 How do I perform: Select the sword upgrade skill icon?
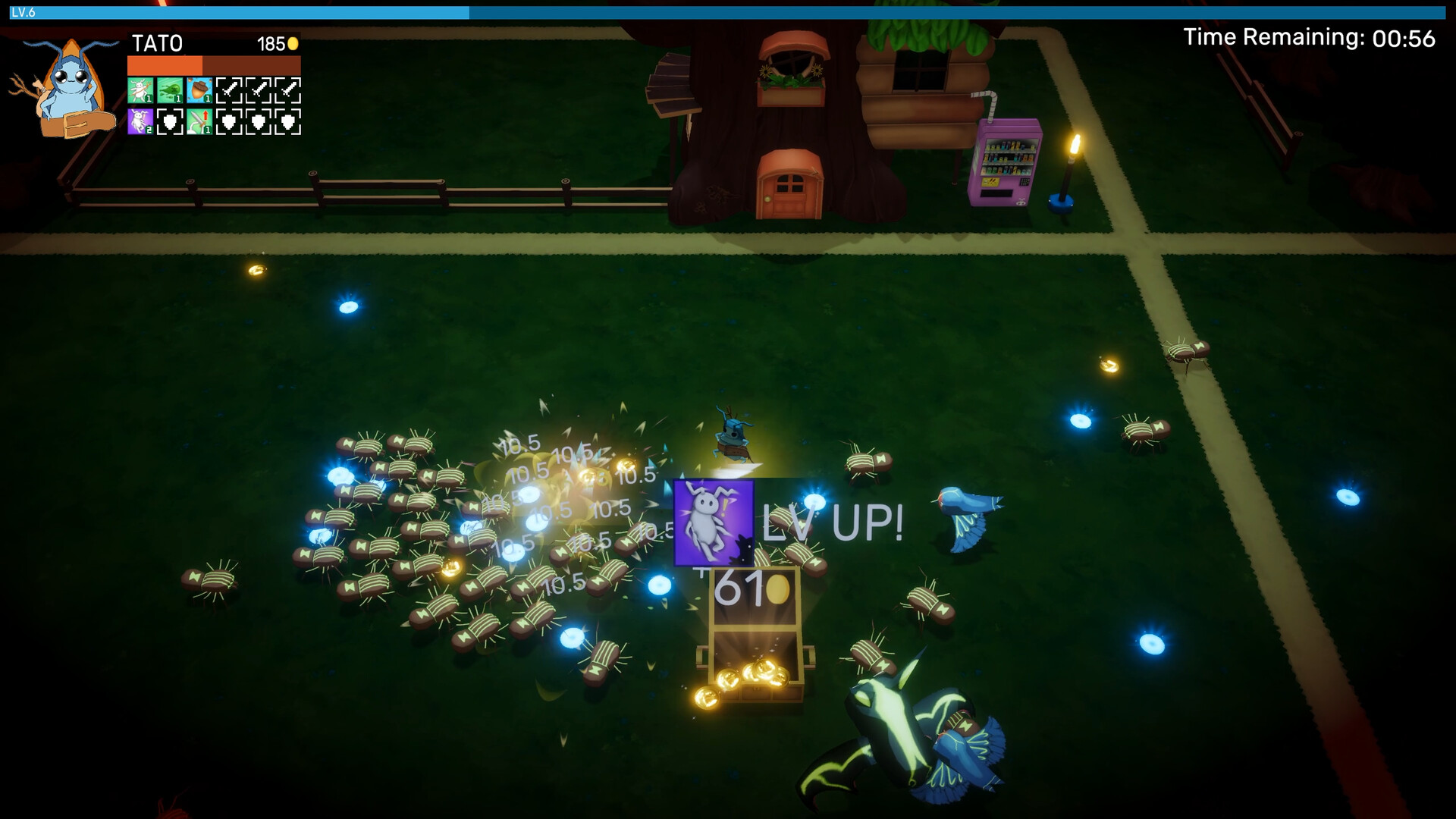199,121
